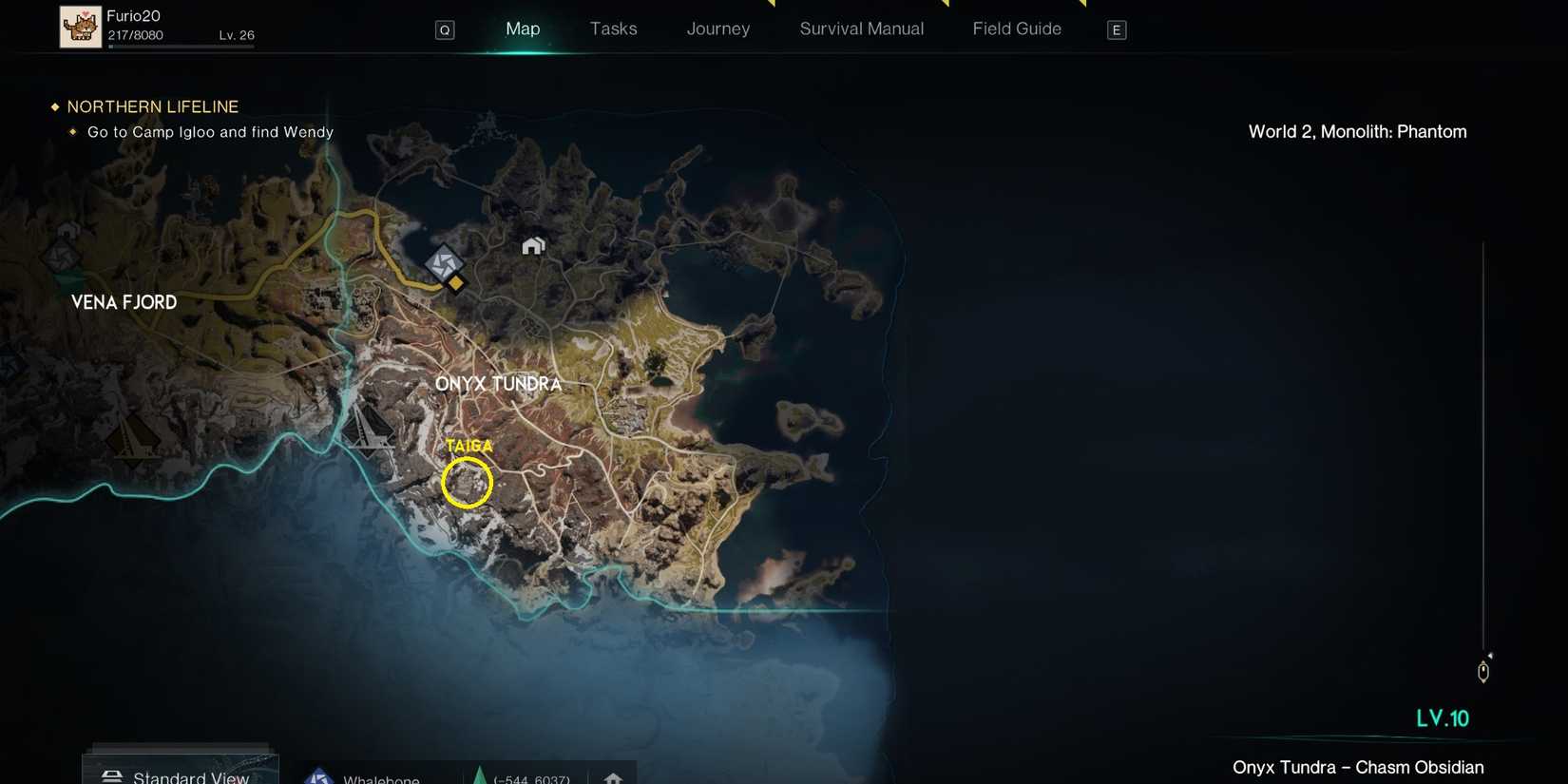The image size is (1568, 784).
Task: Click the Furio20 player avatar portrait
Action: pos(81,26)
